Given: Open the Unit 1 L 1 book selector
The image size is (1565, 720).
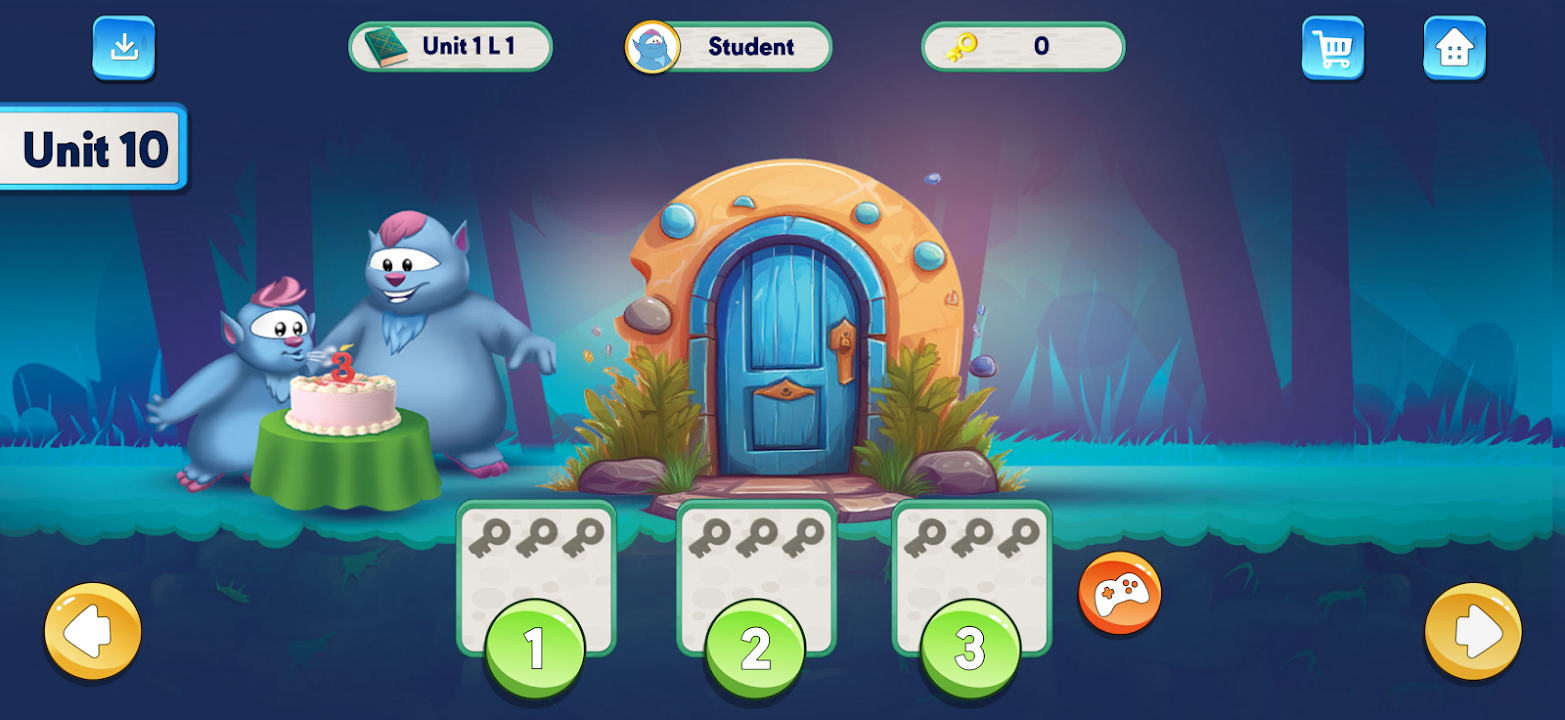Looking at the screenshot, I should (450, 47).
